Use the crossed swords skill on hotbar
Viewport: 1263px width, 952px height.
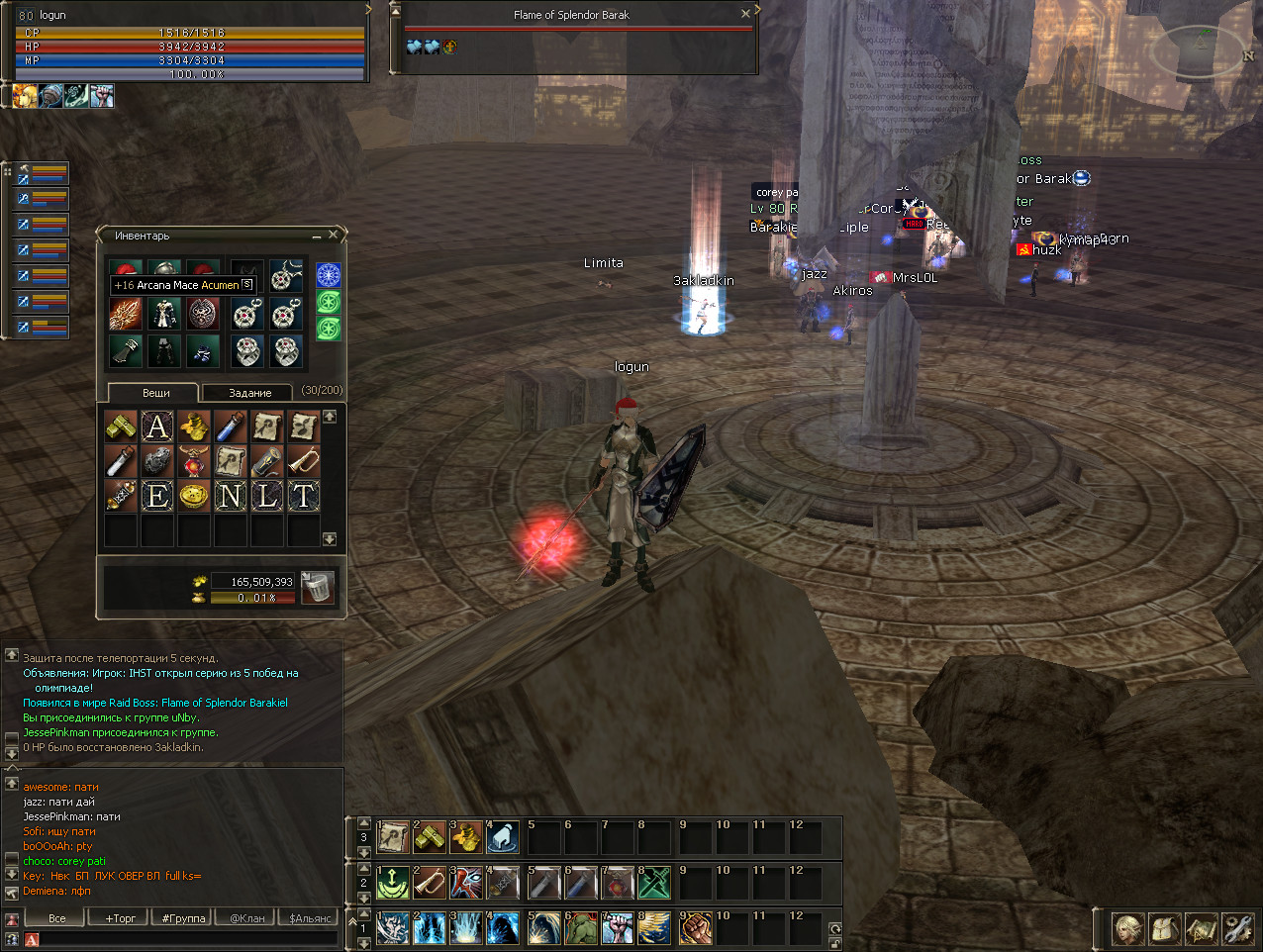[x=653, y=883]
